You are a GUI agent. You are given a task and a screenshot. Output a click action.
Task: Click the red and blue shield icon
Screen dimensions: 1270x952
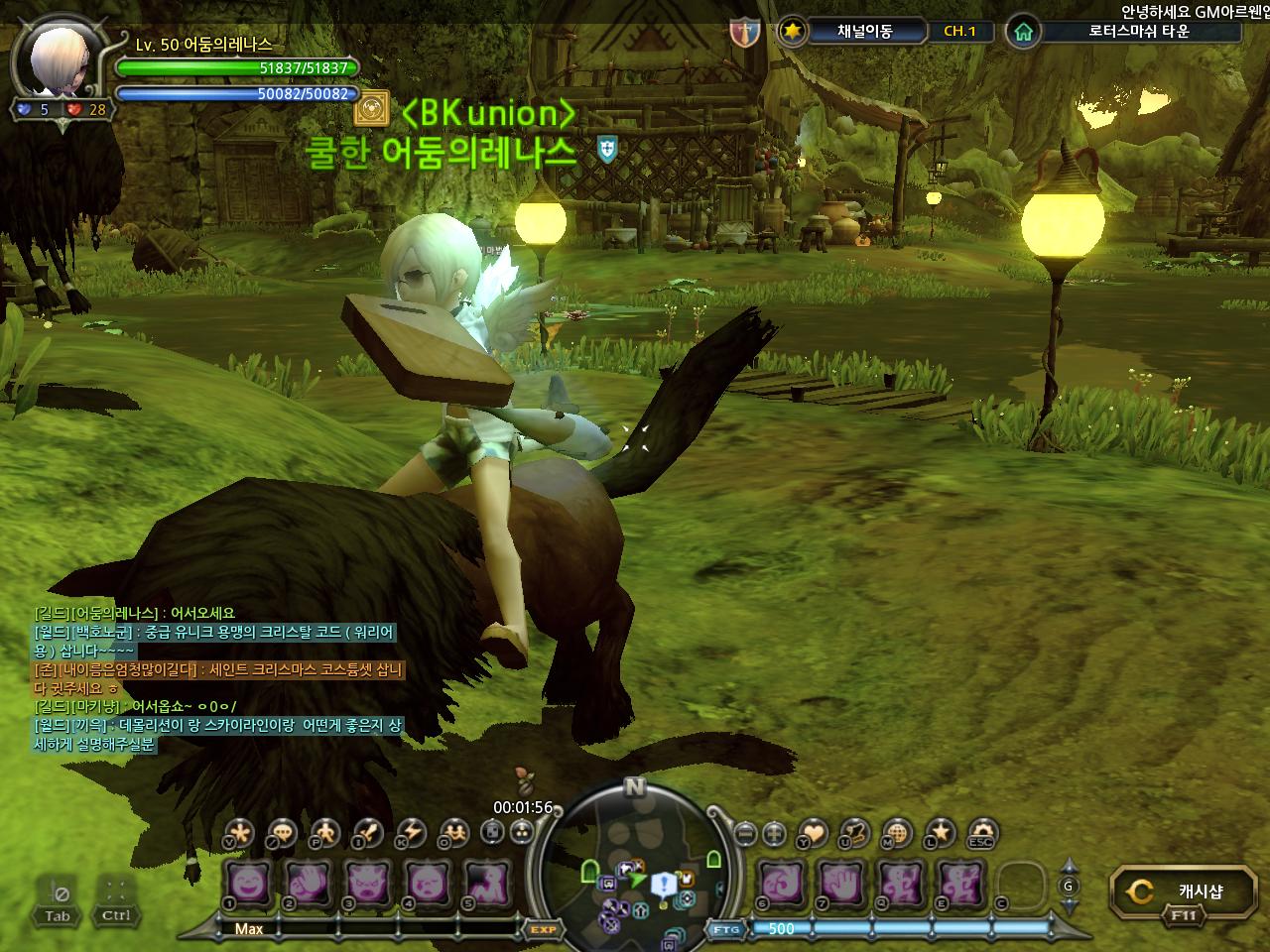[x=744, y=32]
